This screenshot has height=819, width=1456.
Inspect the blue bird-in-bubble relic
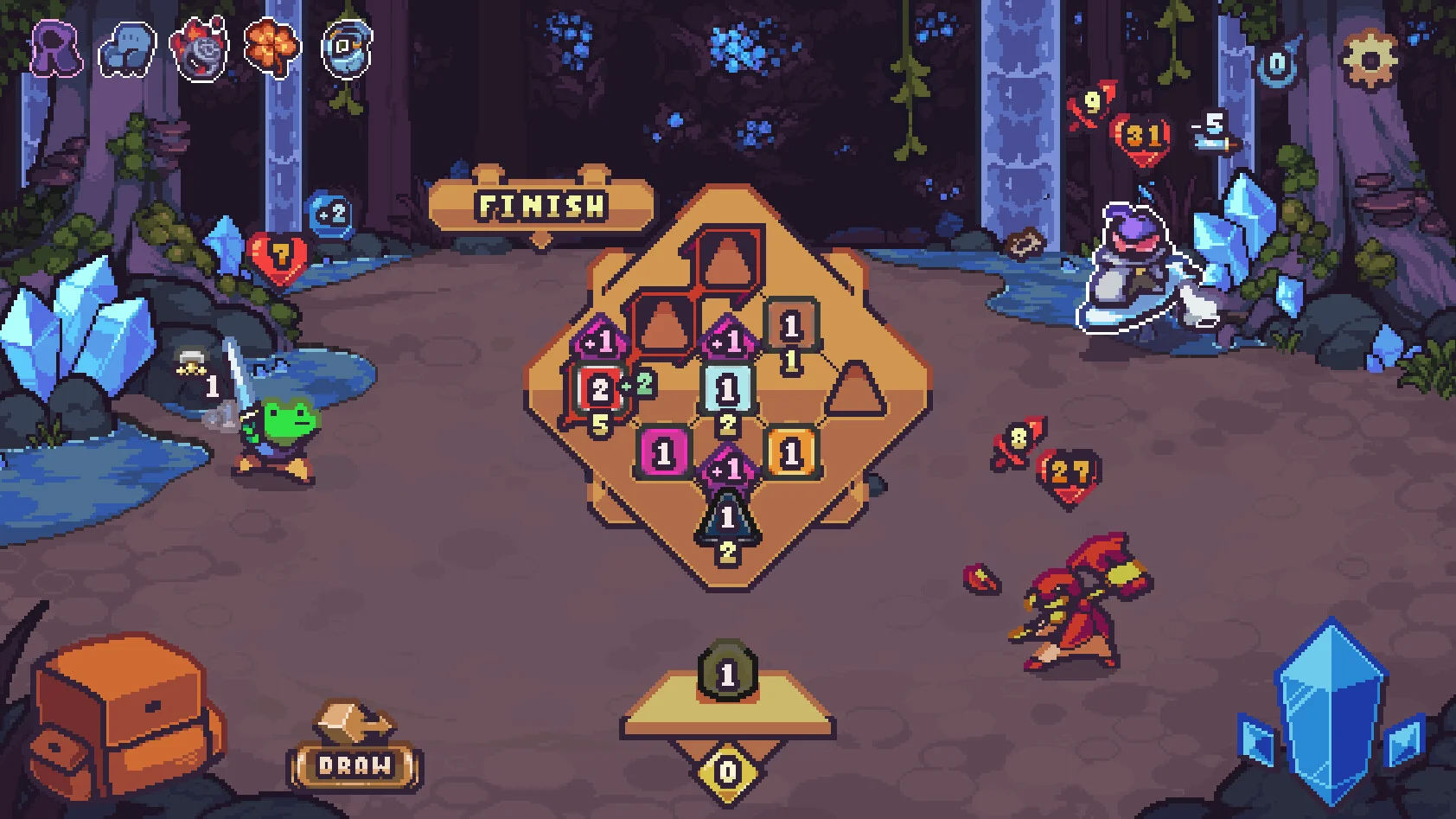click(347, 48)
